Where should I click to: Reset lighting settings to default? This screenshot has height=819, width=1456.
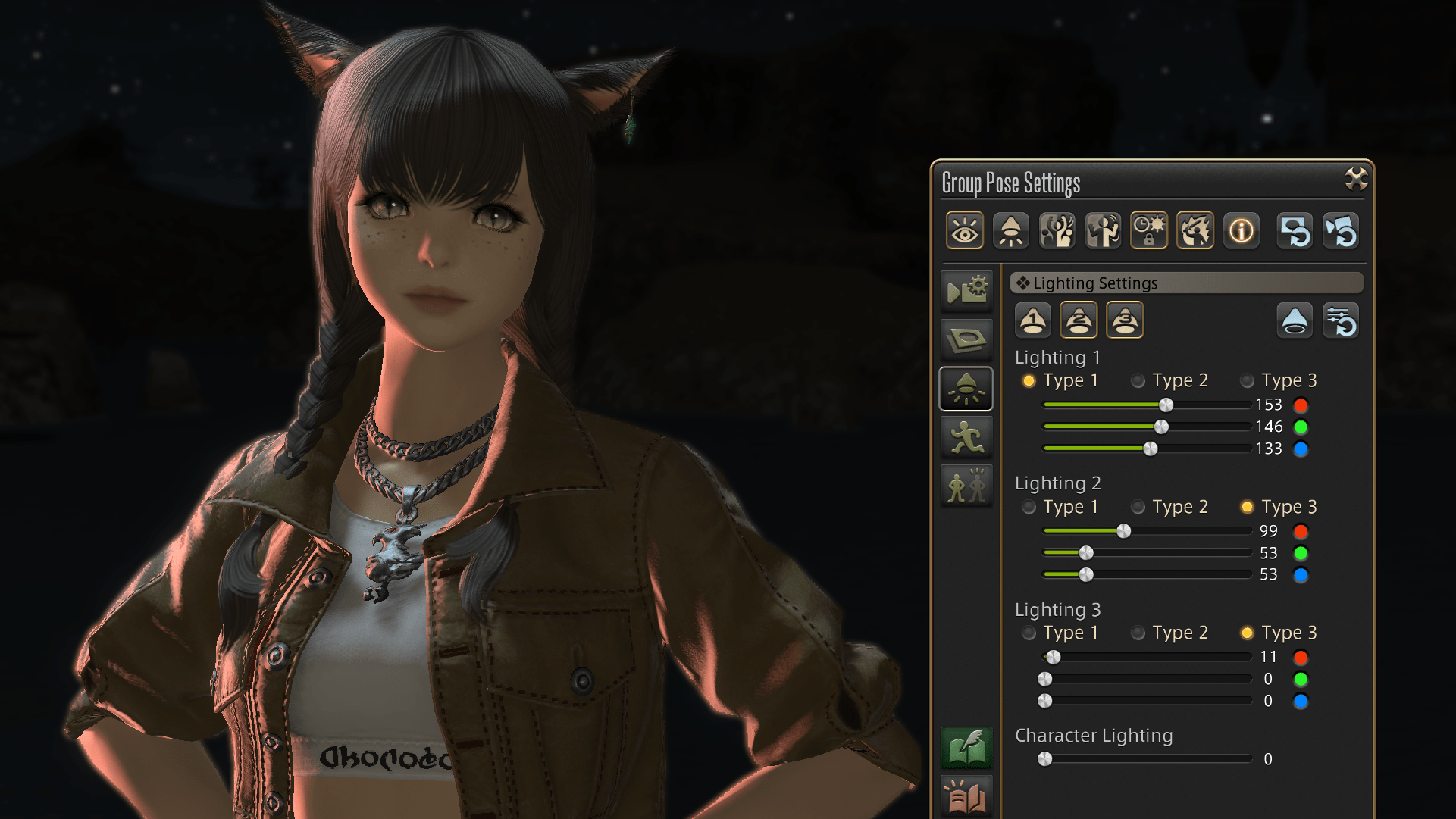pyautogui.click(x=1340, y=320)
